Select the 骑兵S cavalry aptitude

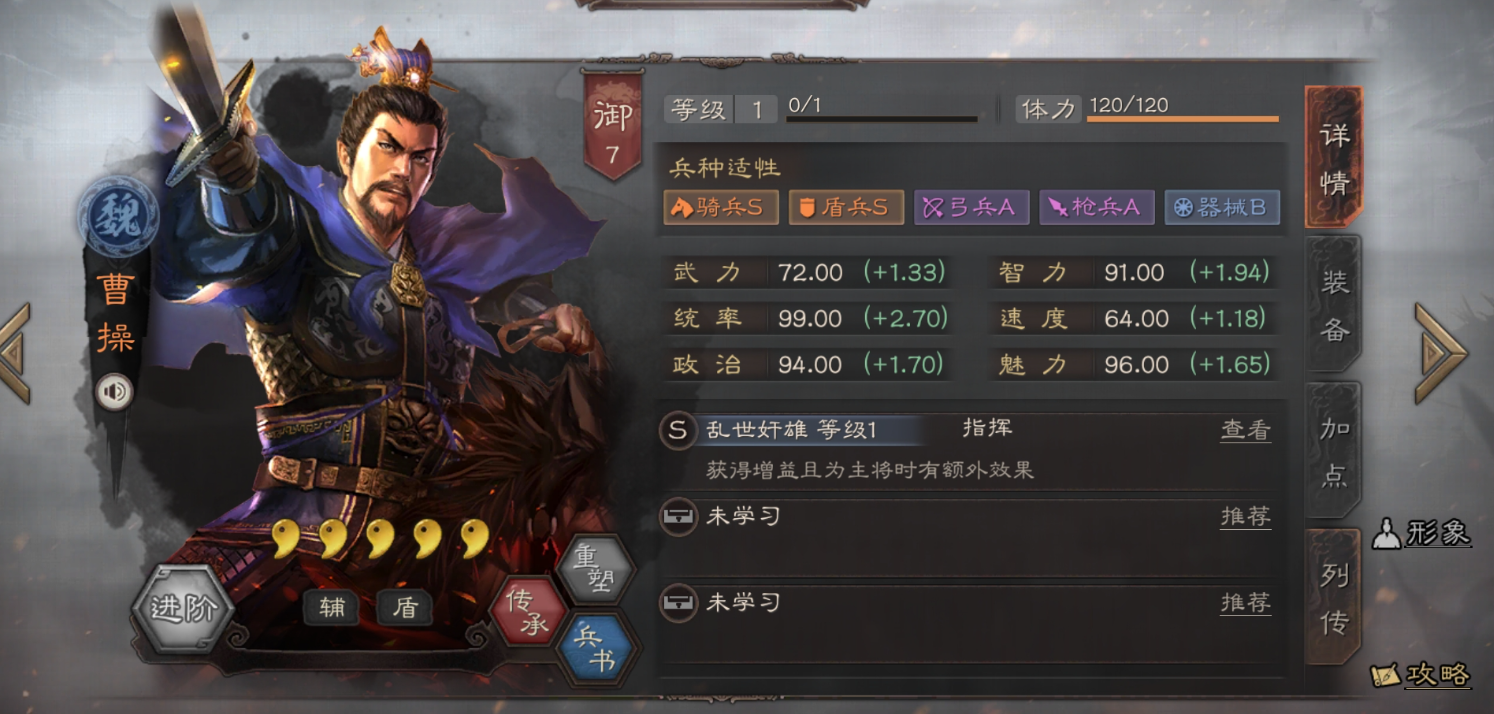point(721,208)
